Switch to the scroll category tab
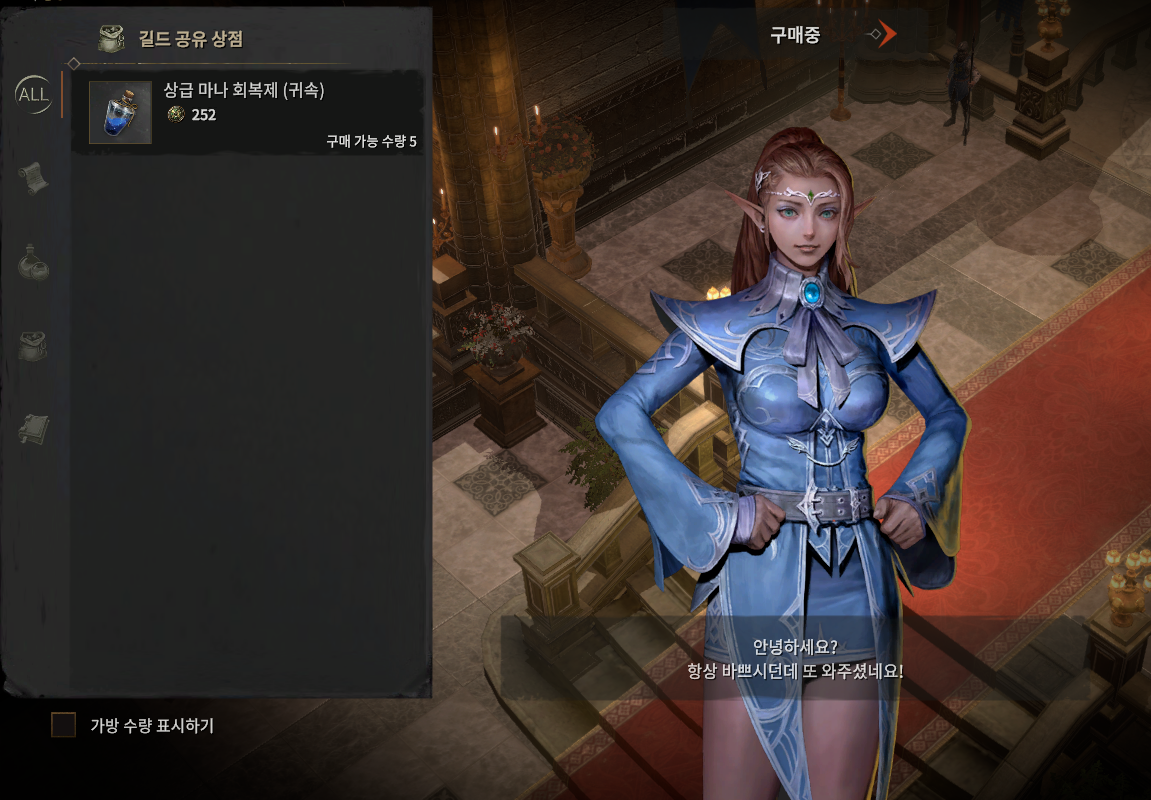Screen dimensions: 1151x800 pyautogui.click(x=33, y=177)
